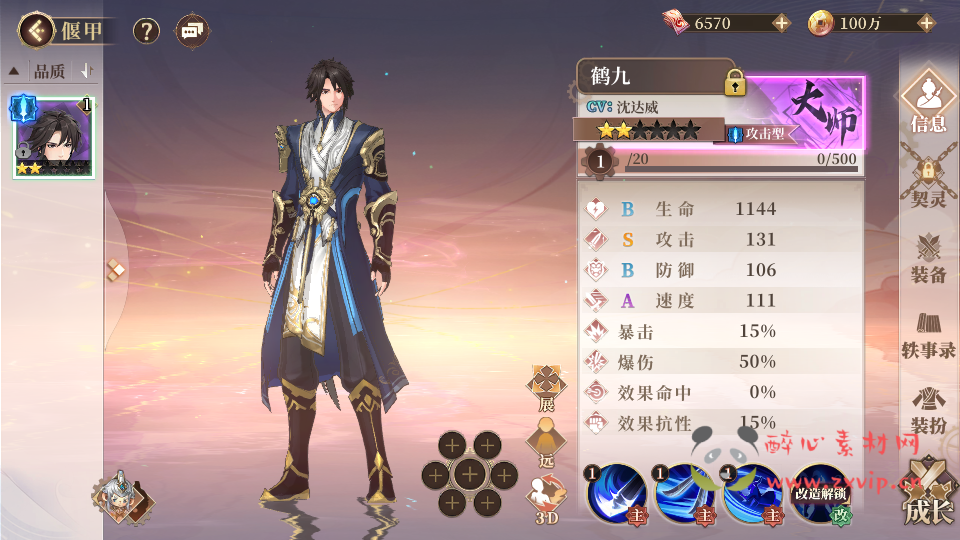The width and height of the screenshot is (960, 540).
Task: Add more scroll currency next to 6570
Action: click(781, 23)
